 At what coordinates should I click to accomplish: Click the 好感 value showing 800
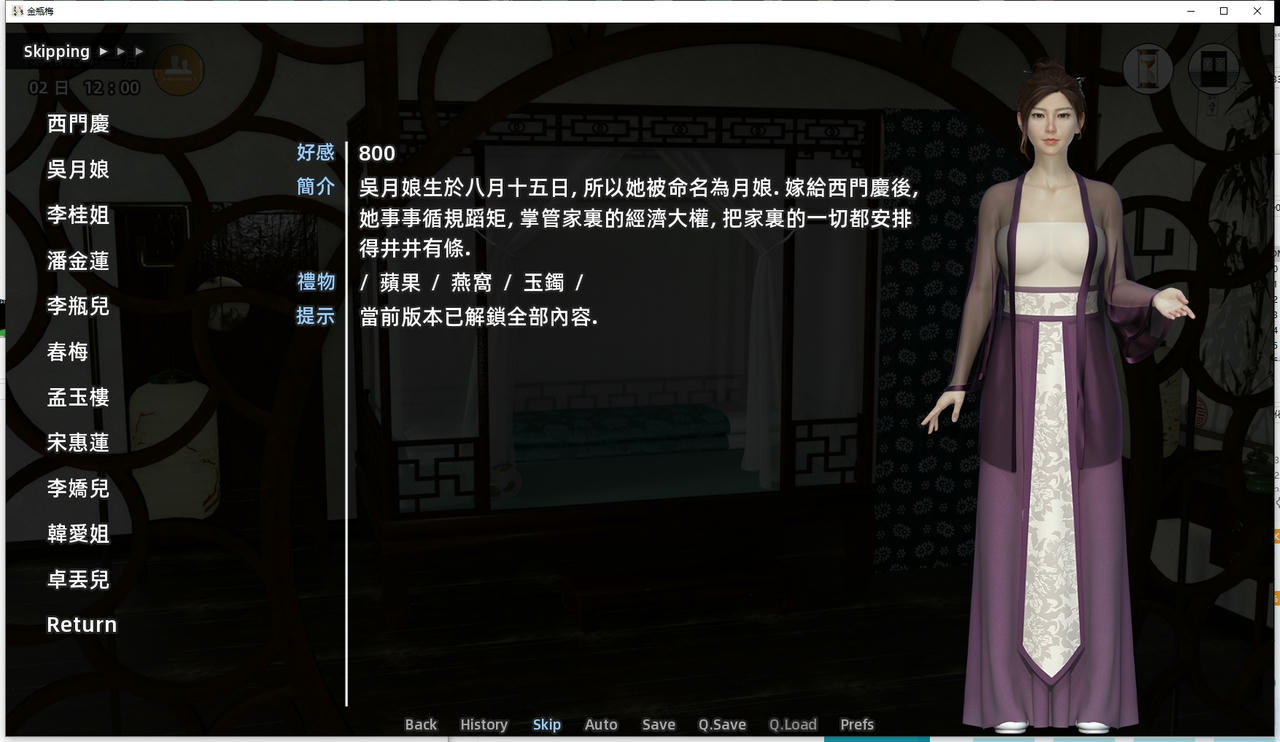tap(376, 153)
